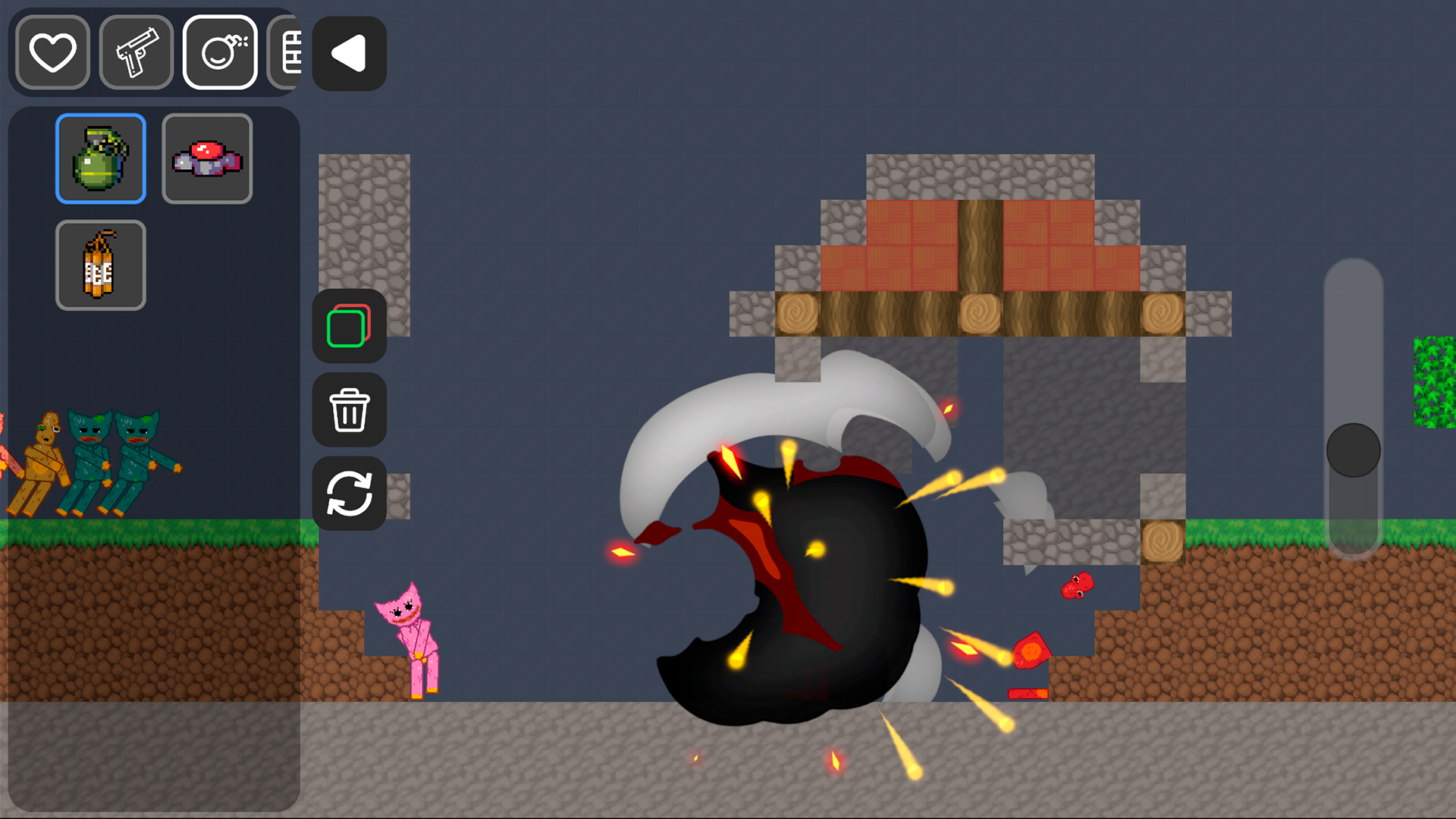The image size is (1456, 819).
Task: Select the red landmine explosive item
Action: (206, 158)
